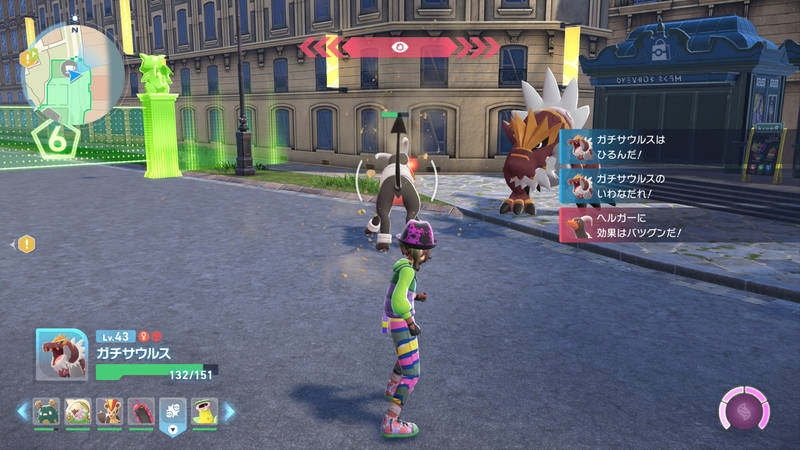Click the right arrow of the party bar
Image resolution: width=800 pixels, height=450 pixels.
[x=230, y=411]
